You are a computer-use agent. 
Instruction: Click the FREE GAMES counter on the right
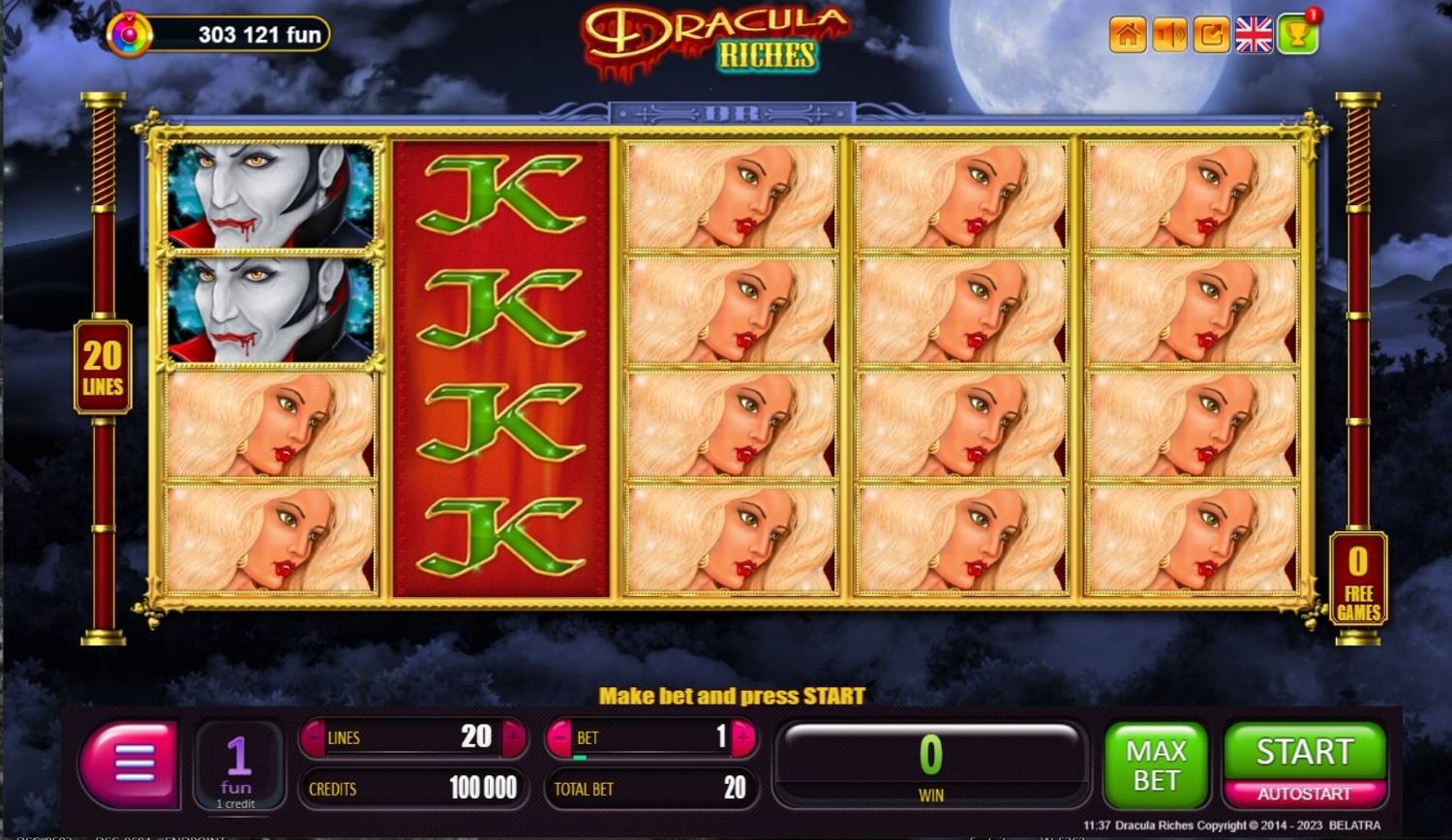(1357, 578)
